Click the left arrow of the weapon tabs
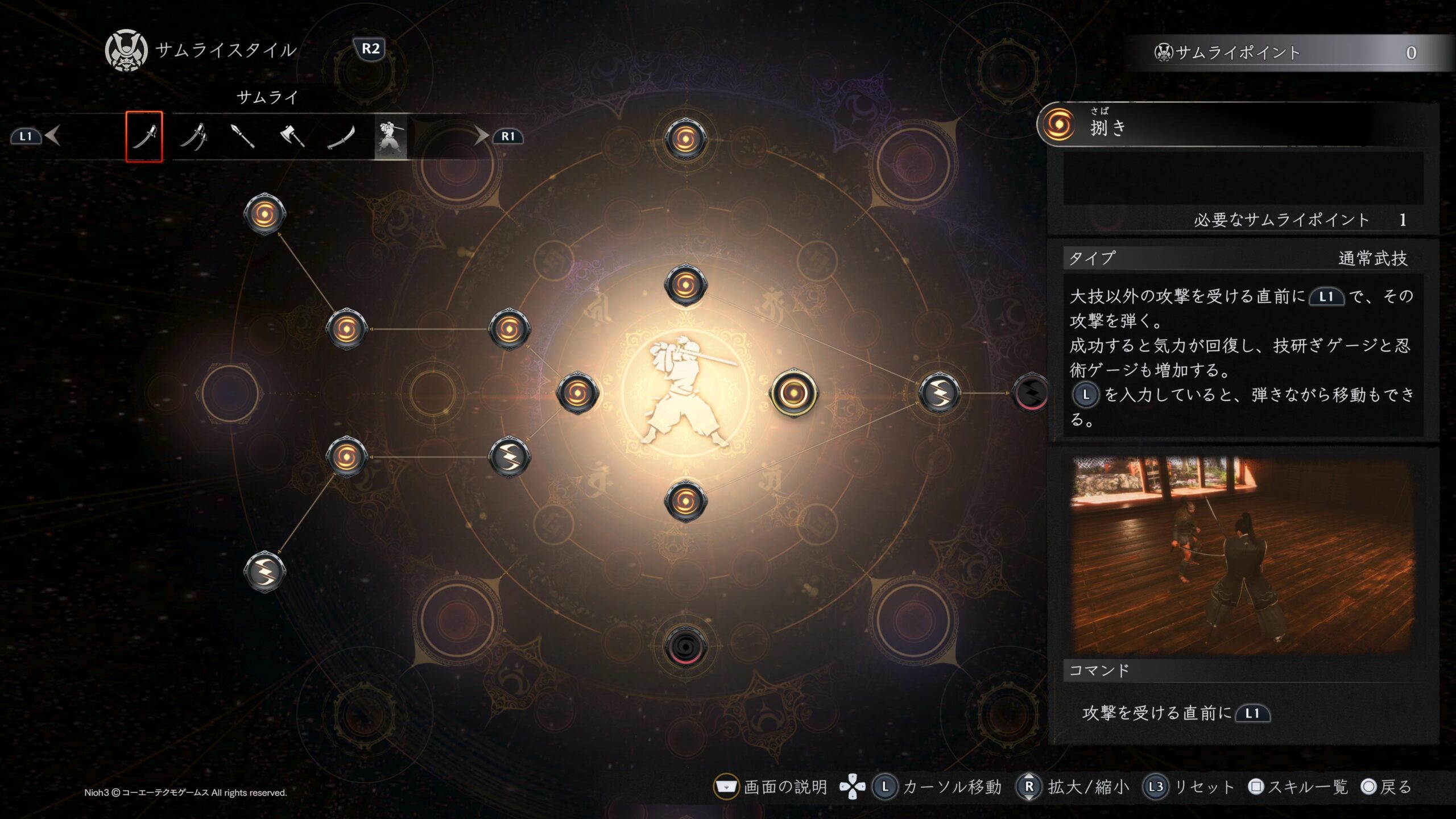This screenshot has height=819, width=1456. 52,136
